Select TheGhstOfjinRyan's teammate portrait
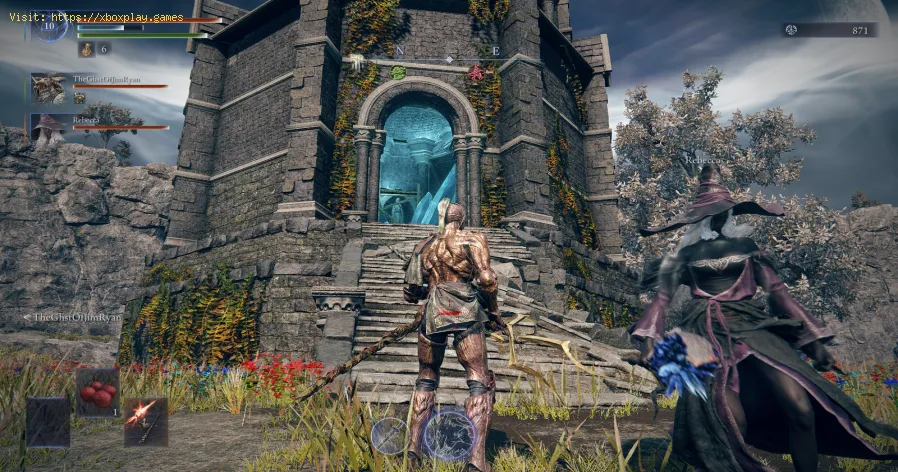Image resolution: width=898 pixels, height=472 pixels. pyautogui.click(x=48, y=87)
